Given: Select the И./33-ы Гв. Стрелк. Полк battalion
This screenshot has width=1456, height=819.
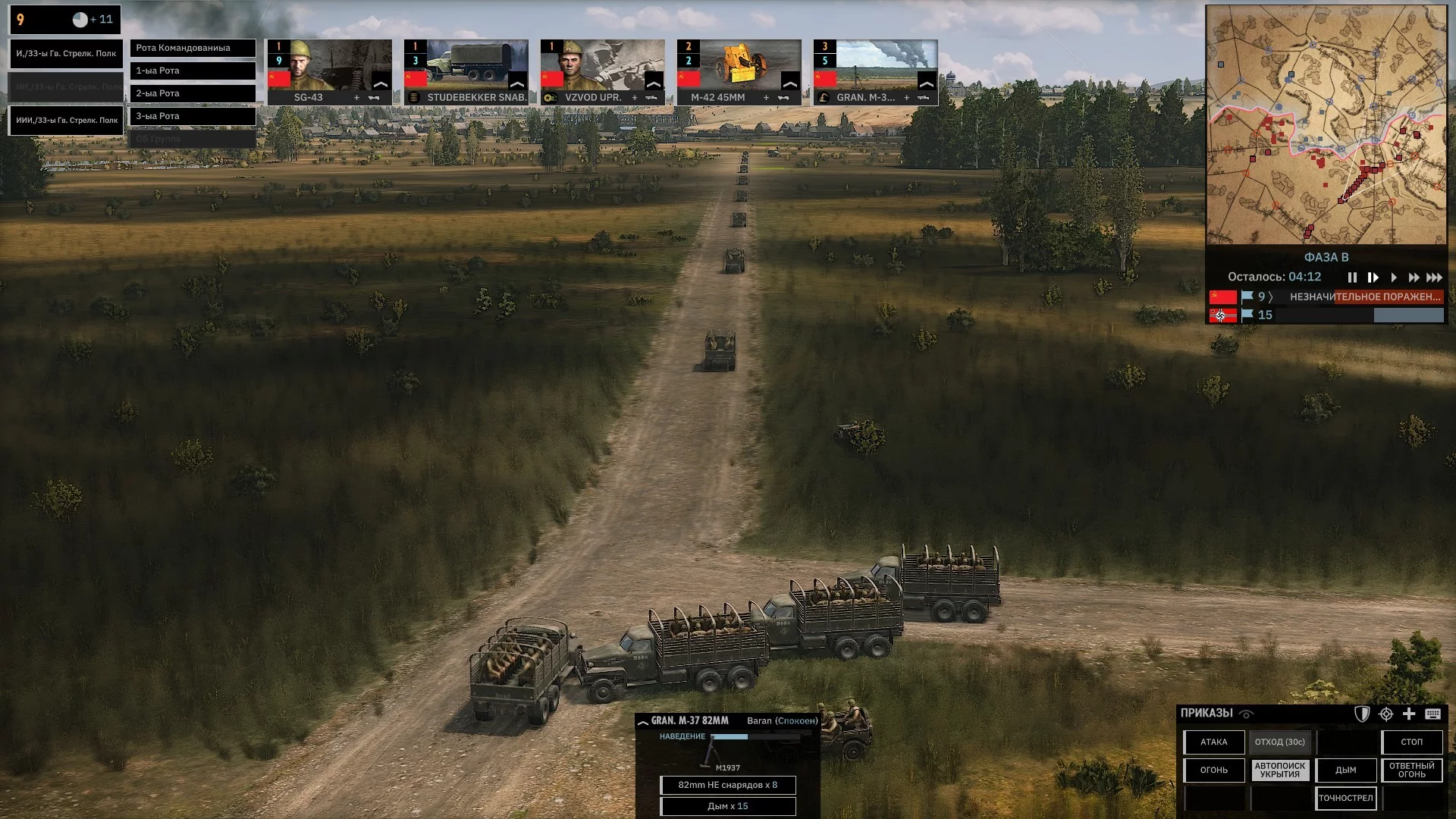Looking at the screenshot, I should click(66, 54).
